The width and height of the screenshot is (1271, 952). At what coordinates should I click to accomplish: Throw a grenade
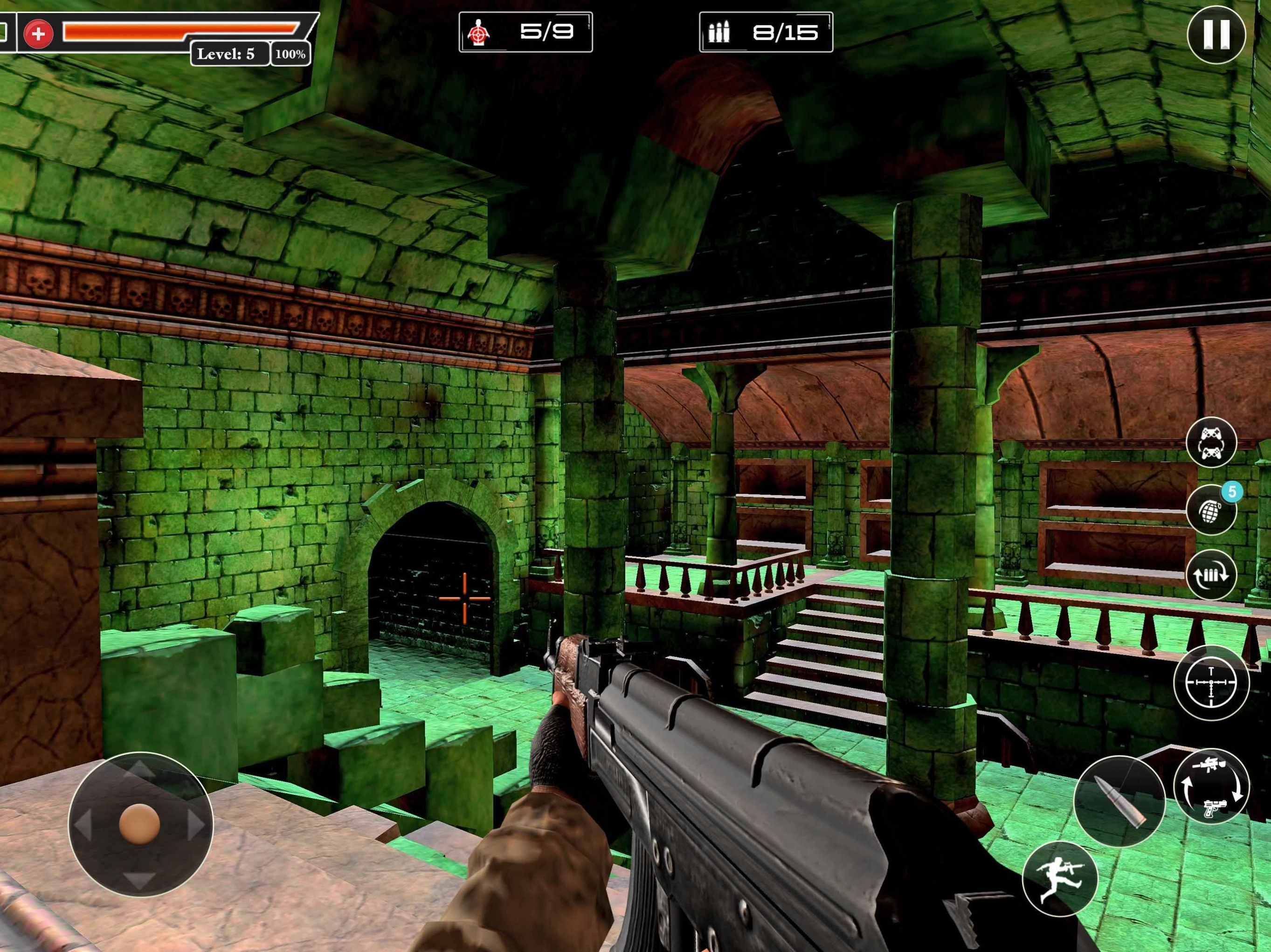click(1211, 510)
